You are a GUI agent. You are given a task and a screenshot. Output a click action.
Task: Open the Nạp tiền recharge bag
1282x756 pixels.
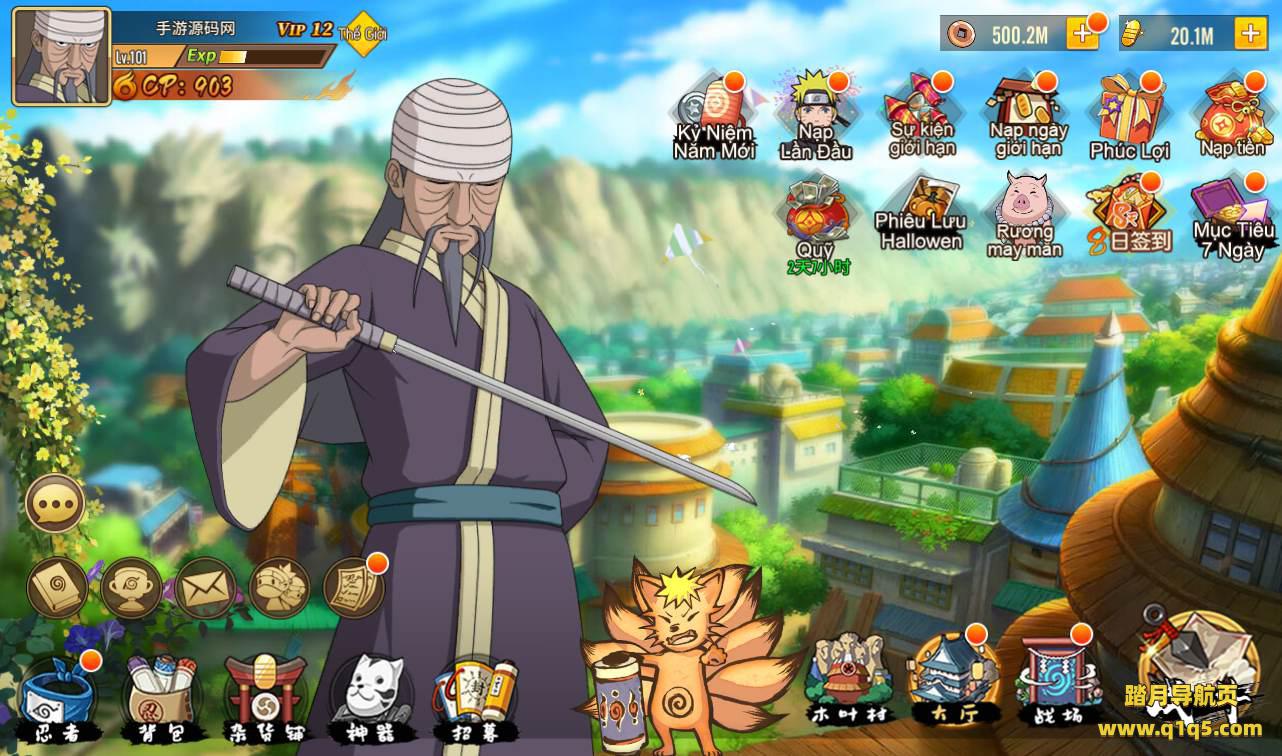click(1233, 115)
